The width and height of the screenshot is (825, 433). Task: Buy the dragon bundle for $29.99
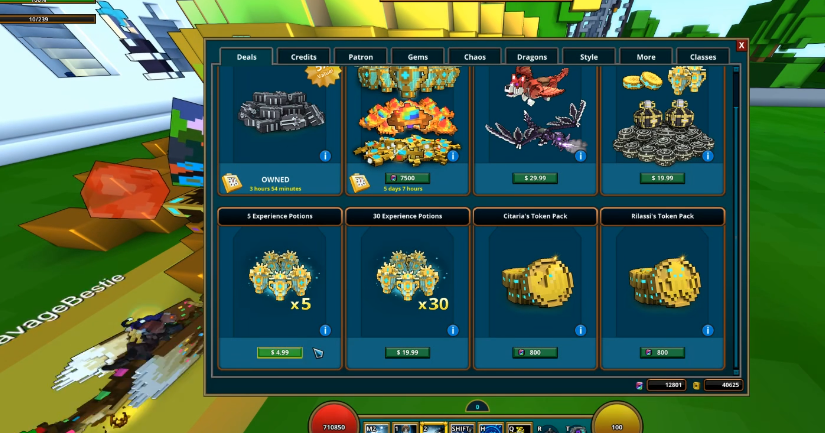pyautogui.click(x=534, y=178)
